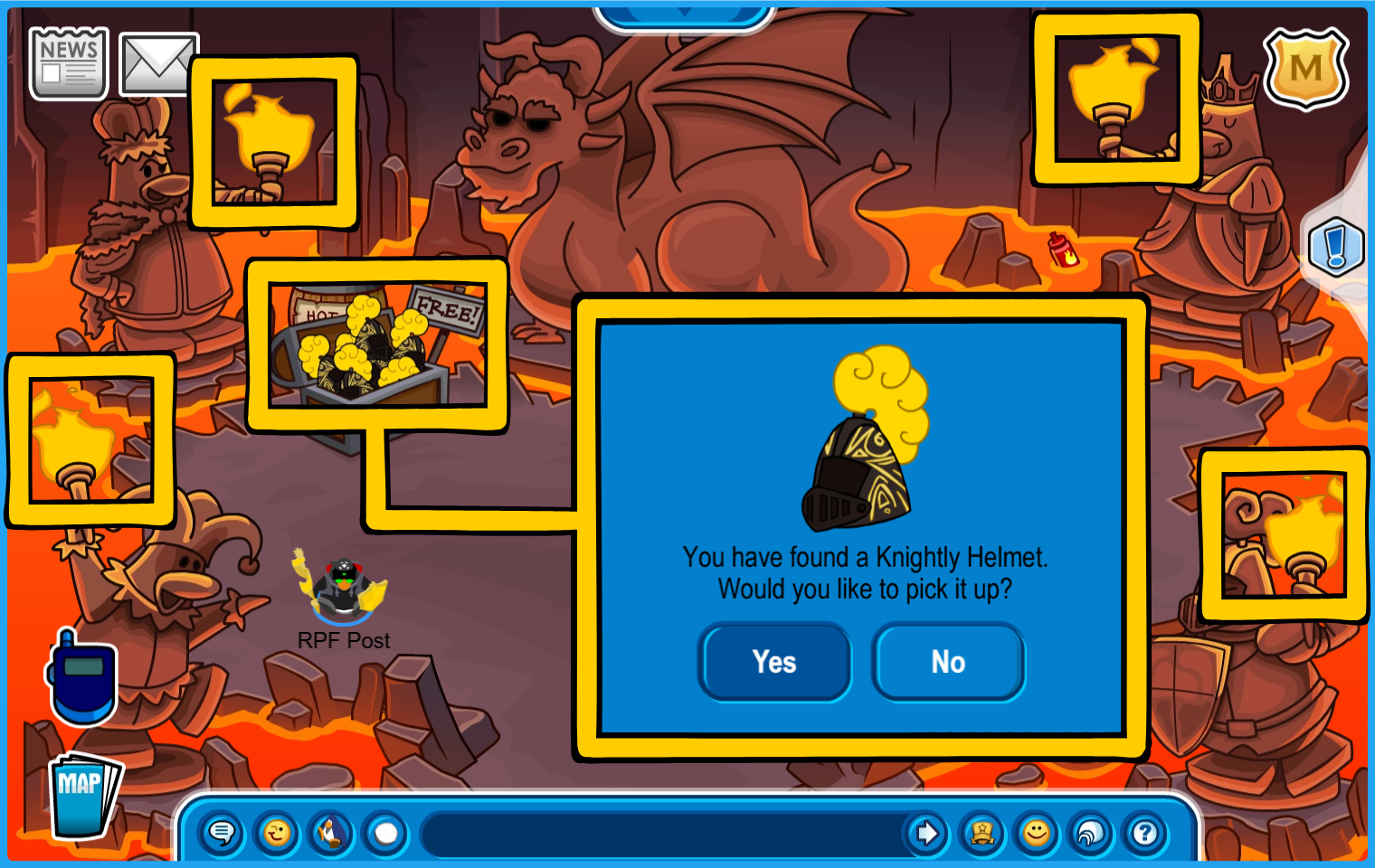Open the winking face emotes menu
Viewport: 1375px width, 868px height.
click(x=277, y=833)
